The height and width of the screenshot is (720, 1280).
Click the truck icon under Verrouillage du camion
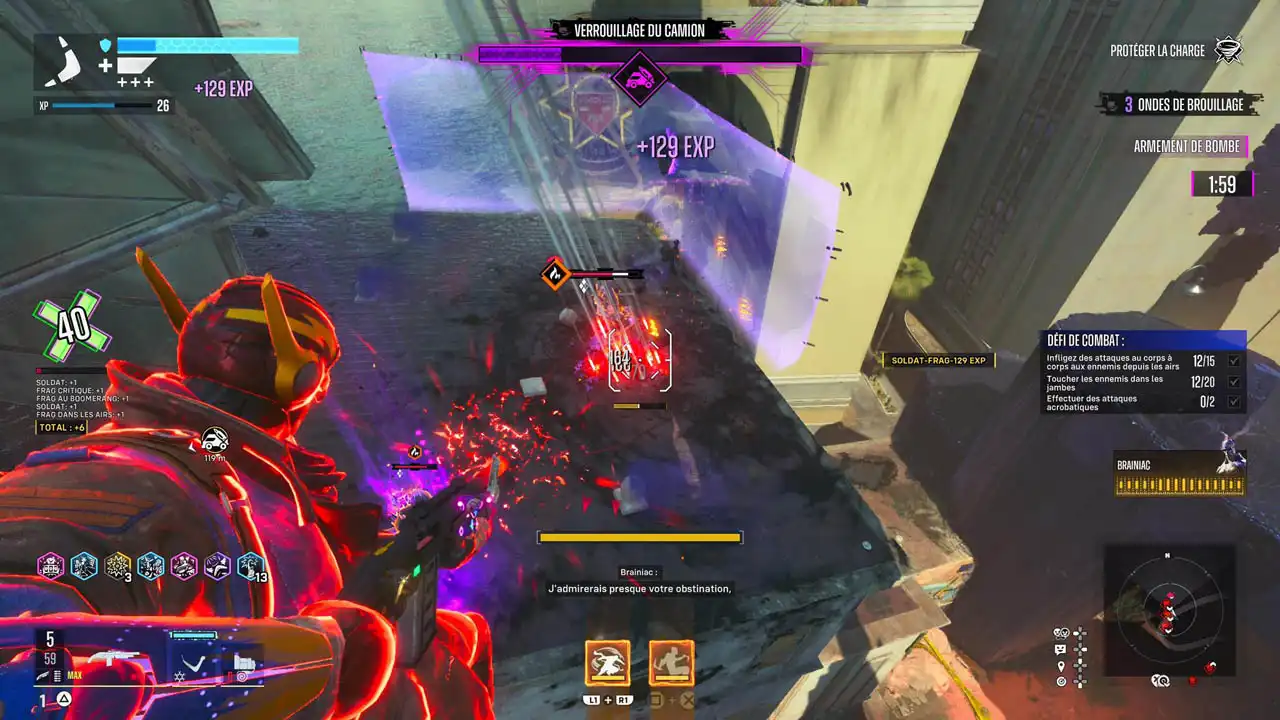pos(640,78)
